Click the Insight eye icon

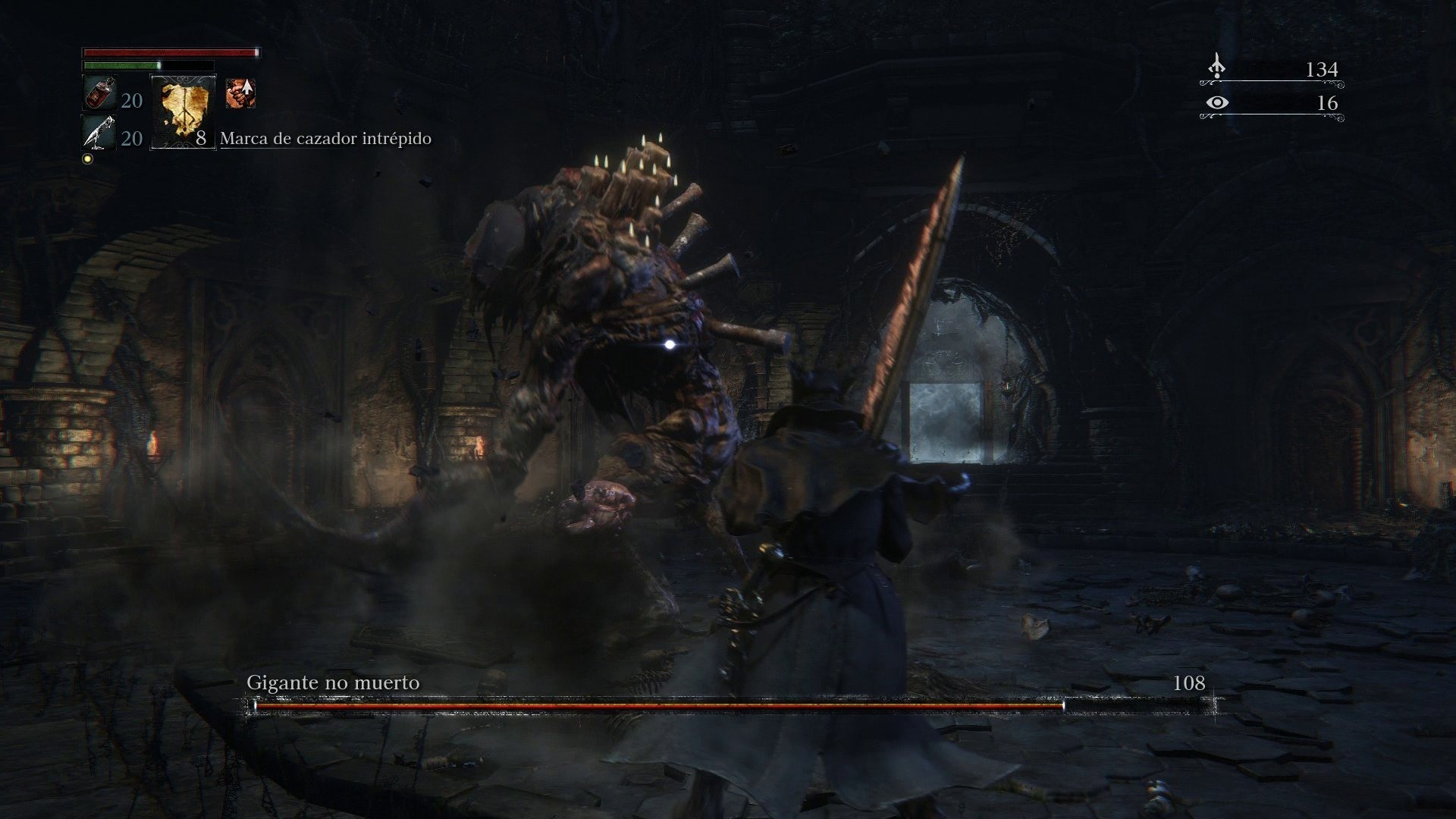(1217, 103)
